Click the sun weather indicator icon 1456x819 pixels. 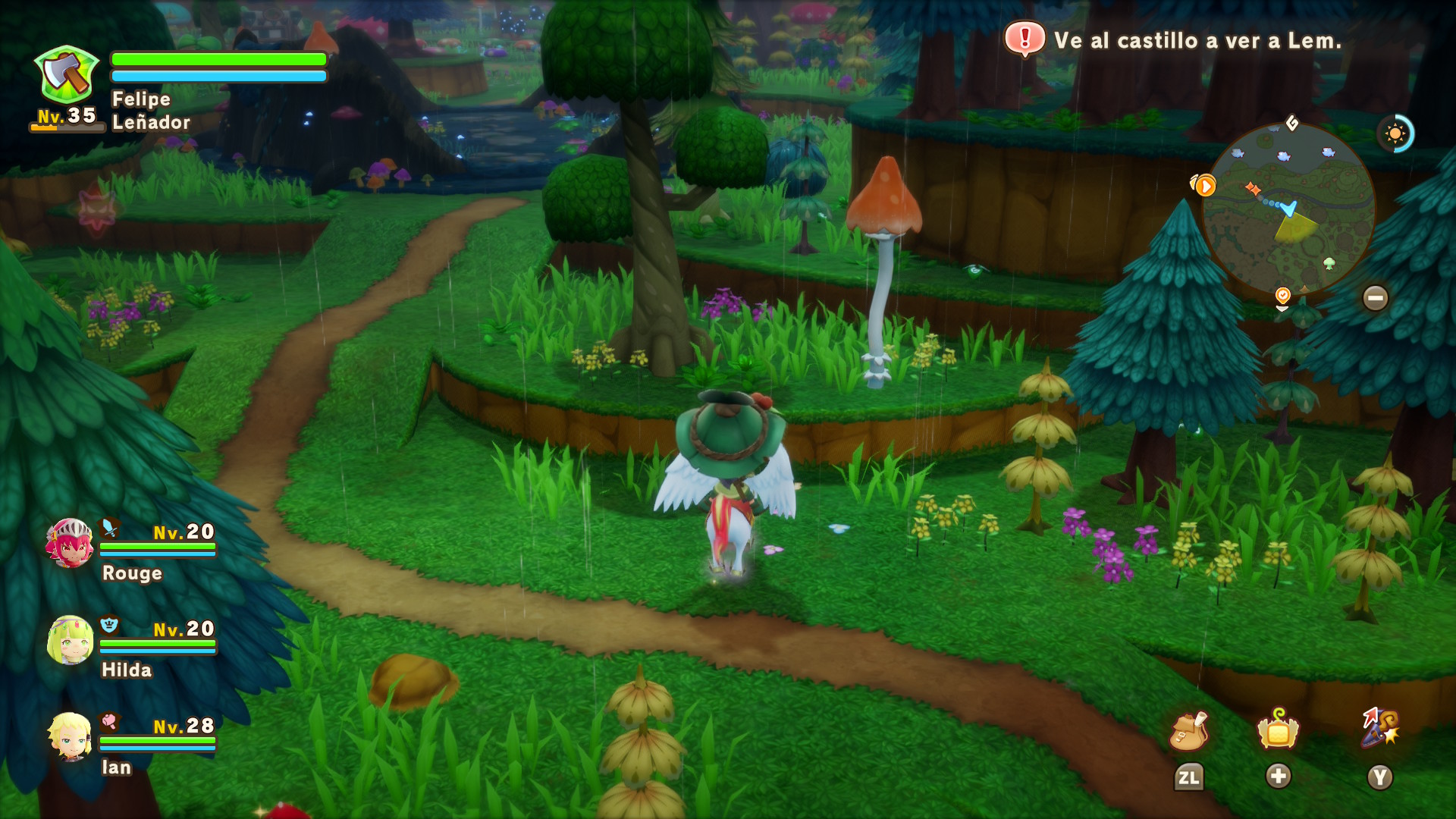[x=1395, y=134]
